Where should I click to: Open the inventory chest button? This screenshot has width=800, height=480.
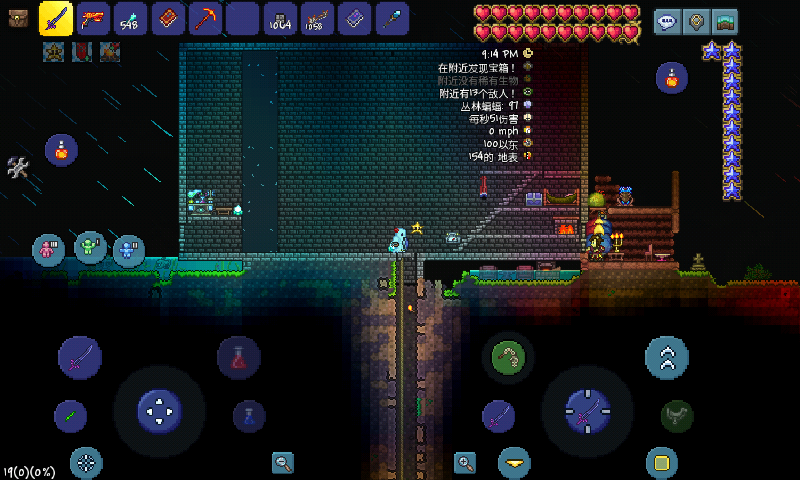click(18, 19)
